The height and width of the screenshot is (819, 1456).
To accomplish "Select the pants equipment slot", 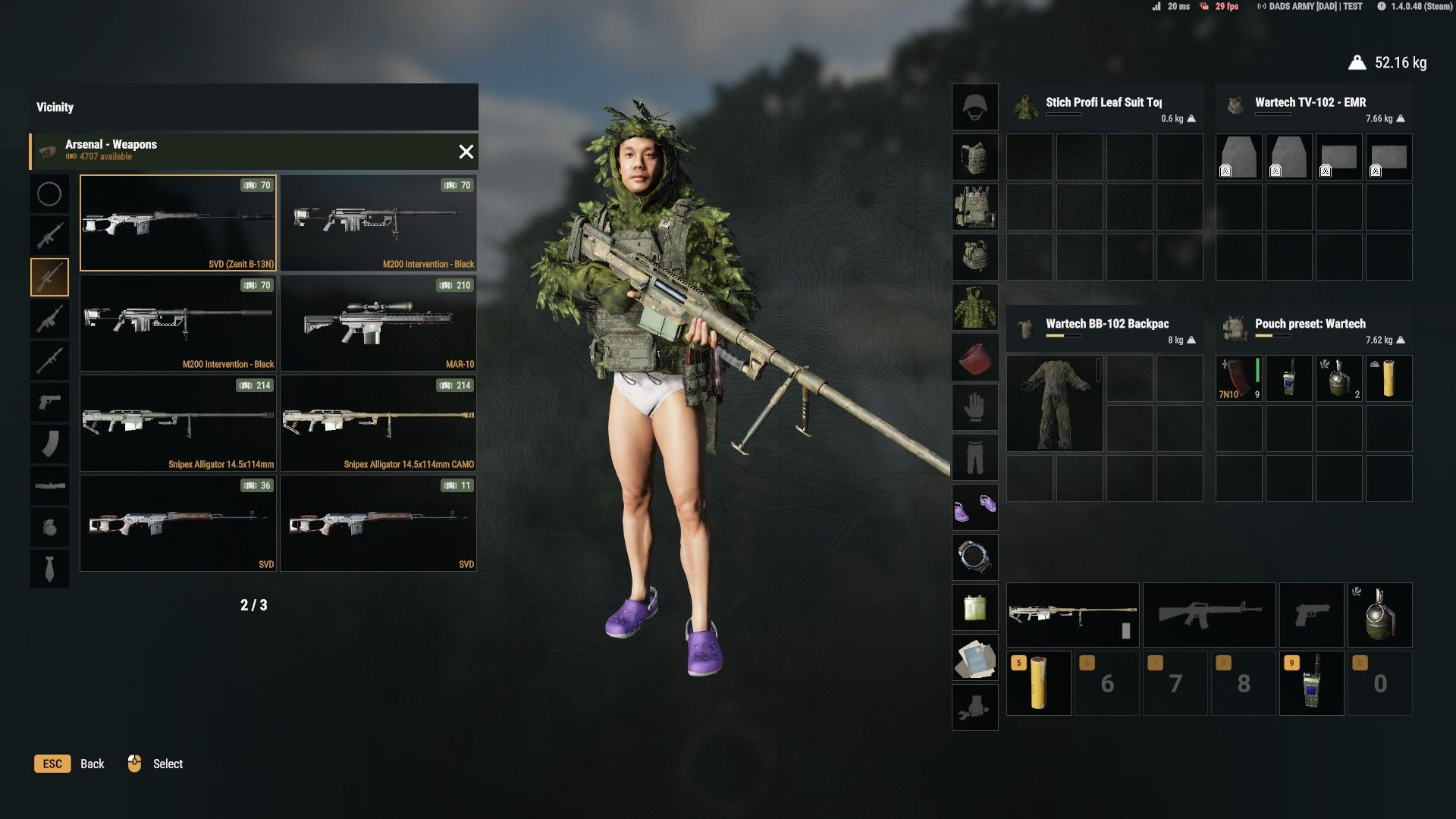I will 974,457.
